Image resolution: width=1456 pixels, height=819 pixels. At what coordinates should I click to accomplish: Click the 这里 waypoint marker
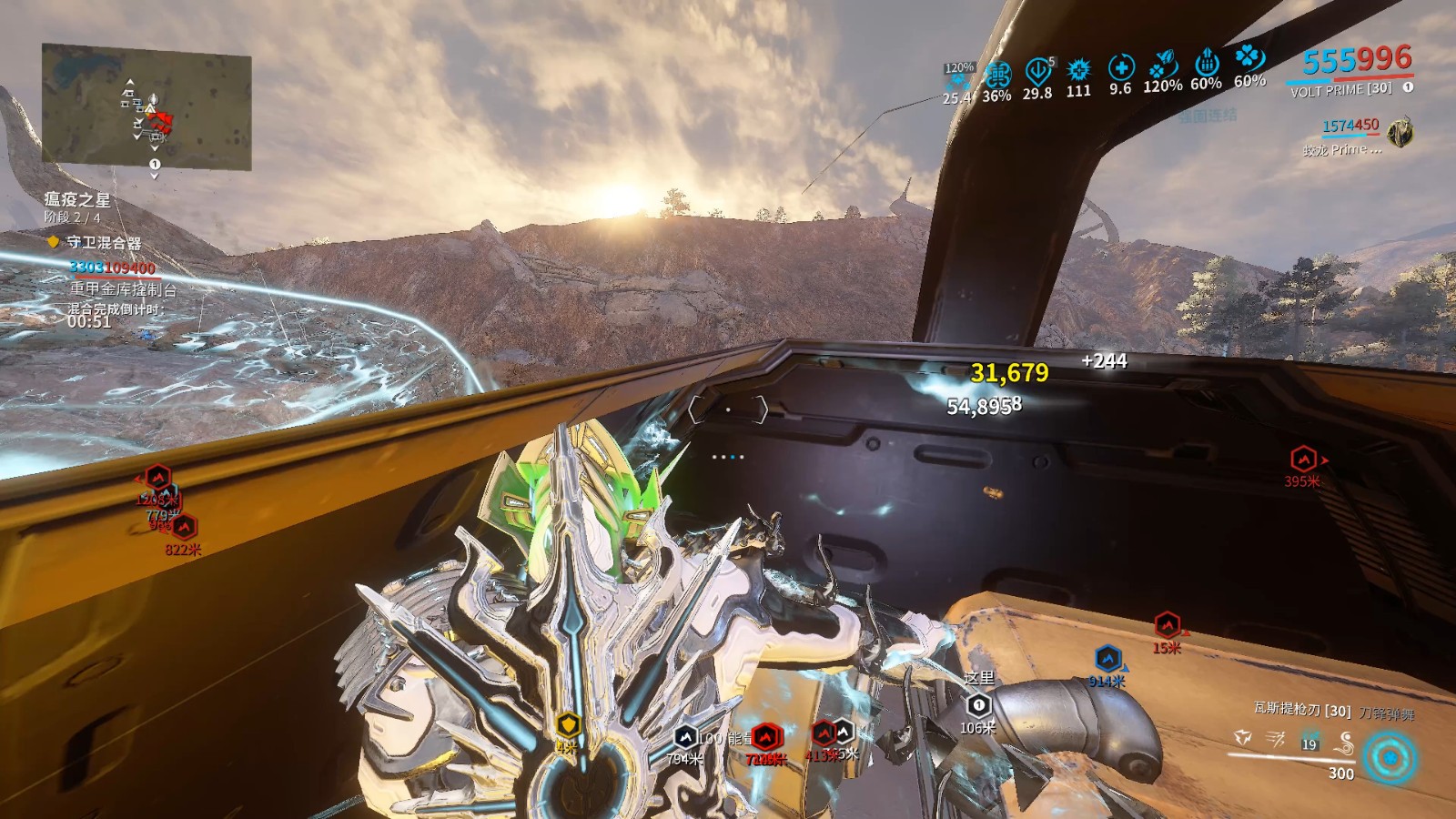[x=978, y=704]
